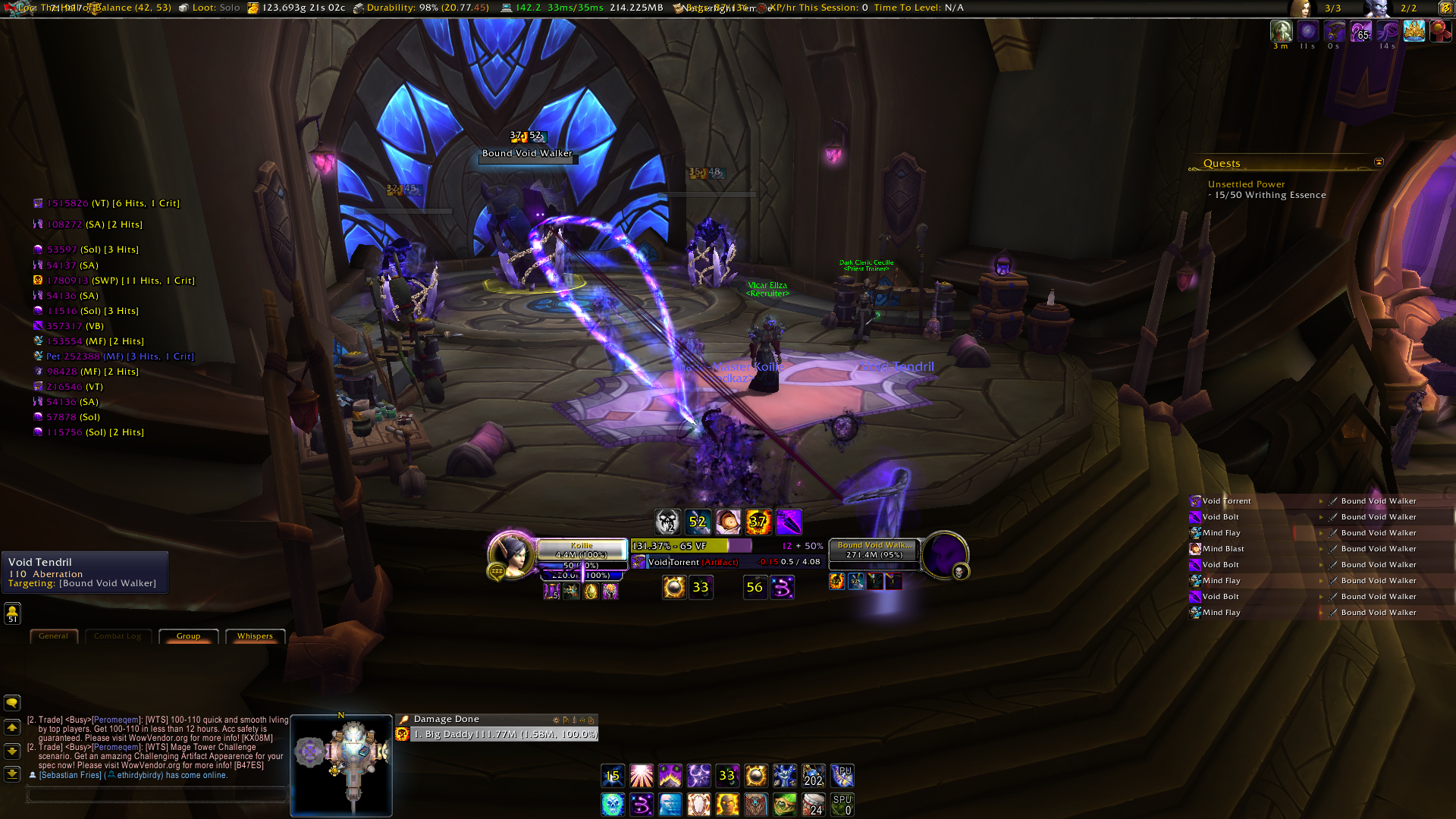Image resolution: width=1456 pixels, height=819 pixels.
Task: Click the chat text input box
Action: pyautogui.click(x=157, y=795)
